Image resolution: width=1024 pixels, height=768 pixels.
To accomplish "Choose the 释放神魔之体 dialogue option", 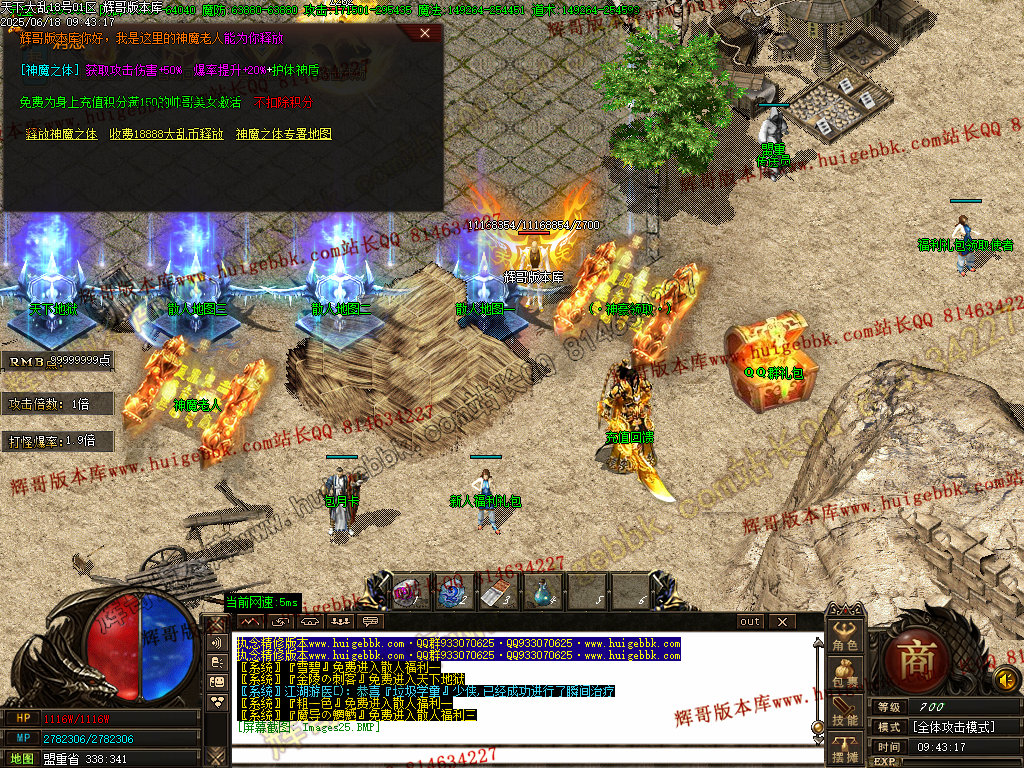I will (x=61, y=134).
